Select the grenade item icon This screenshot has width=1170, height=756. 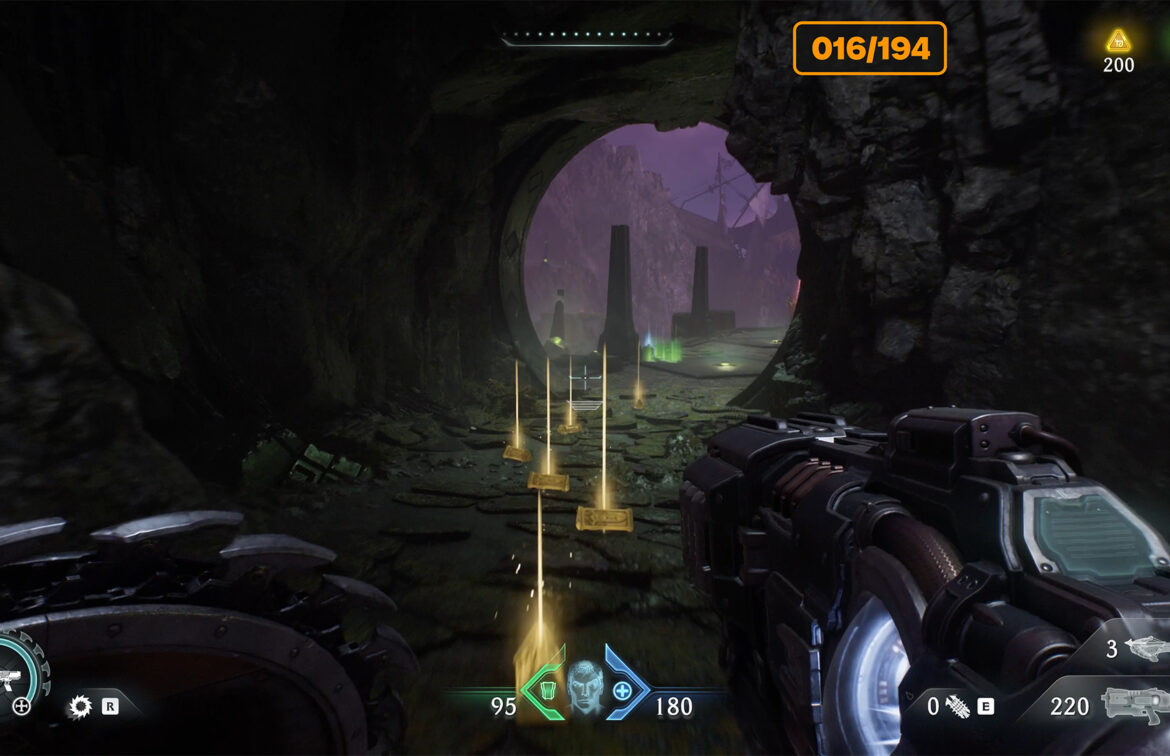point(957,707)
